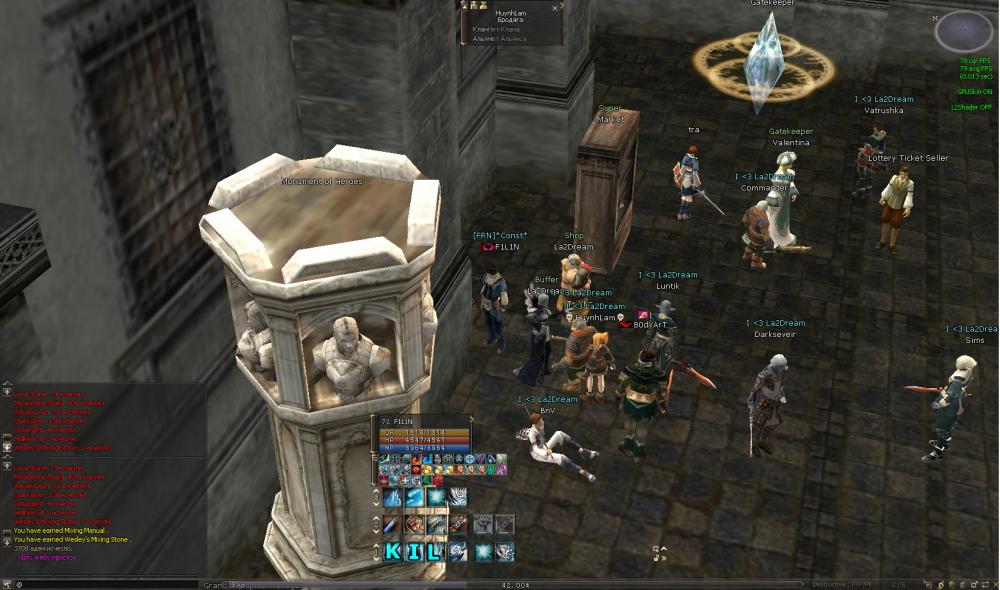
Task: Use the letter L hotbar slot
Action: (x=434, y=551)
